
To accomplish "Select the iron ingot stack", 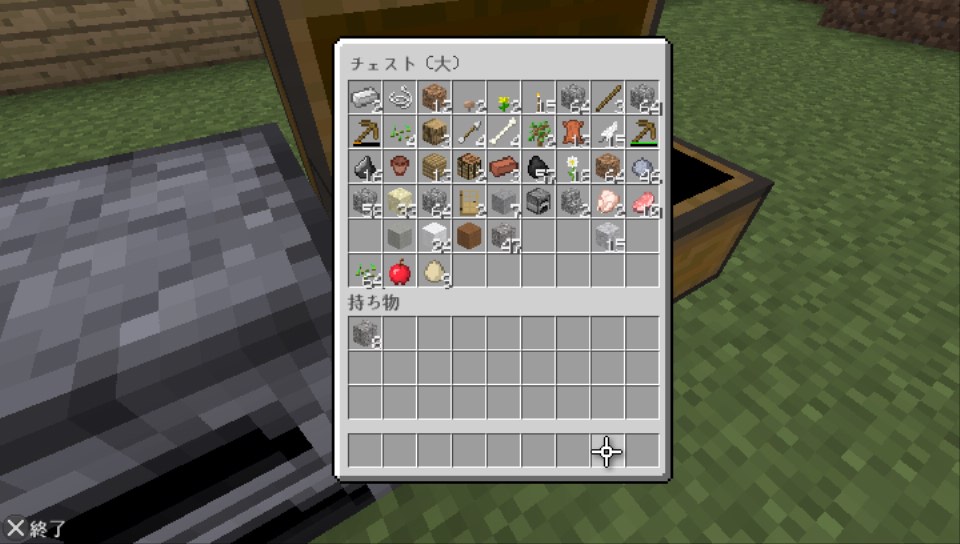I will pos(365,97).
